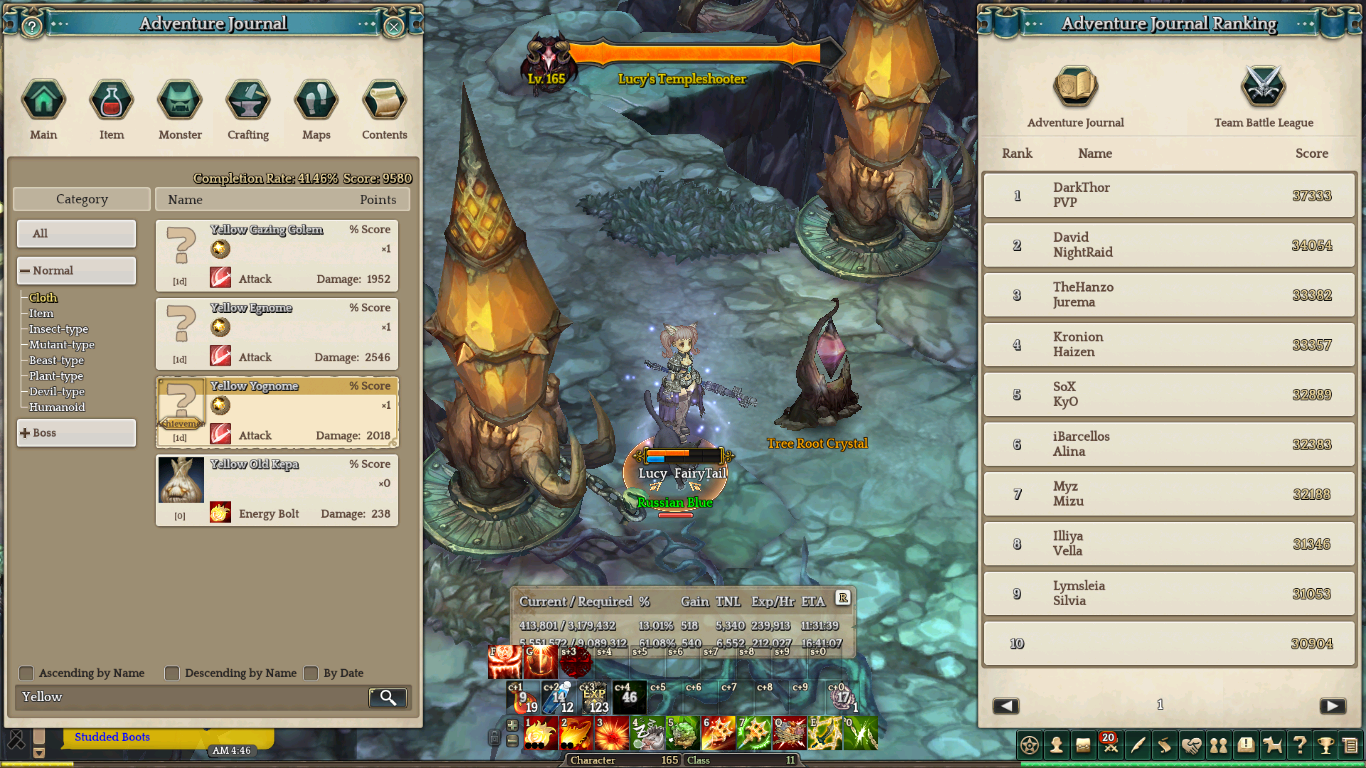Open the Item journal tab
This screenshot has height=768, width=1366.
(111, 101)
